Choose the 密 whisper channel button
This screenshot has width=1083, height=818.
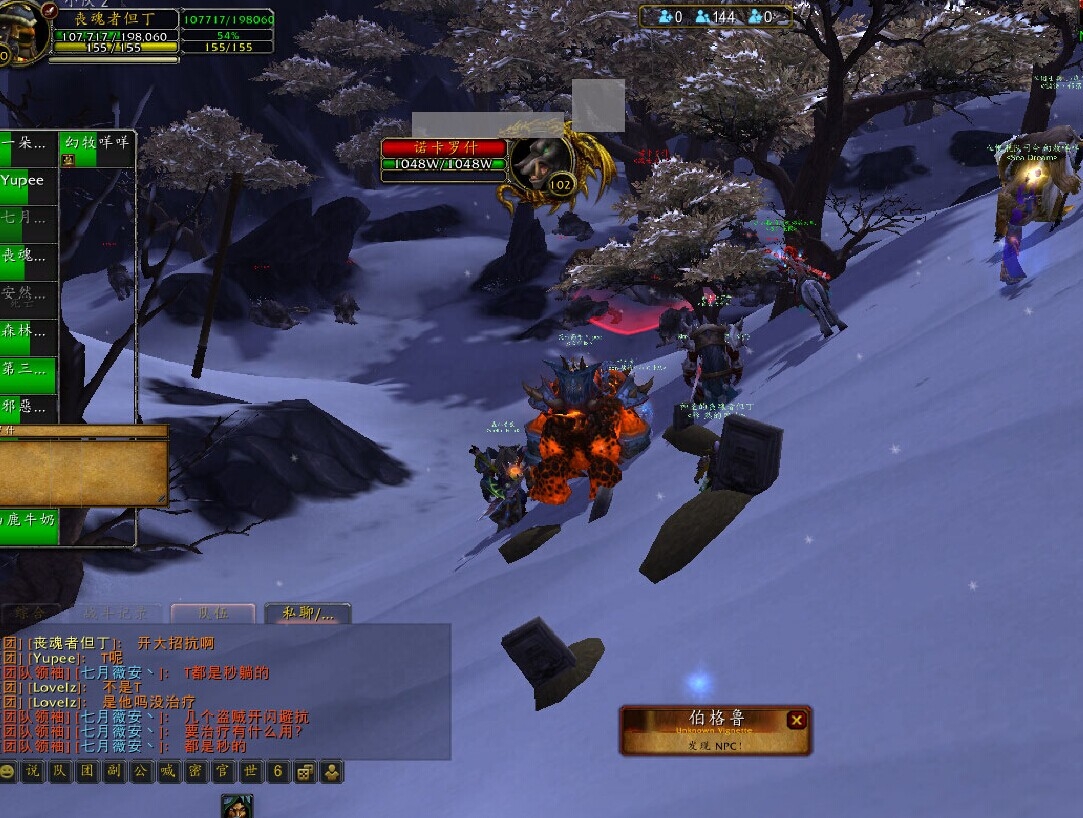tap(195, 772)
